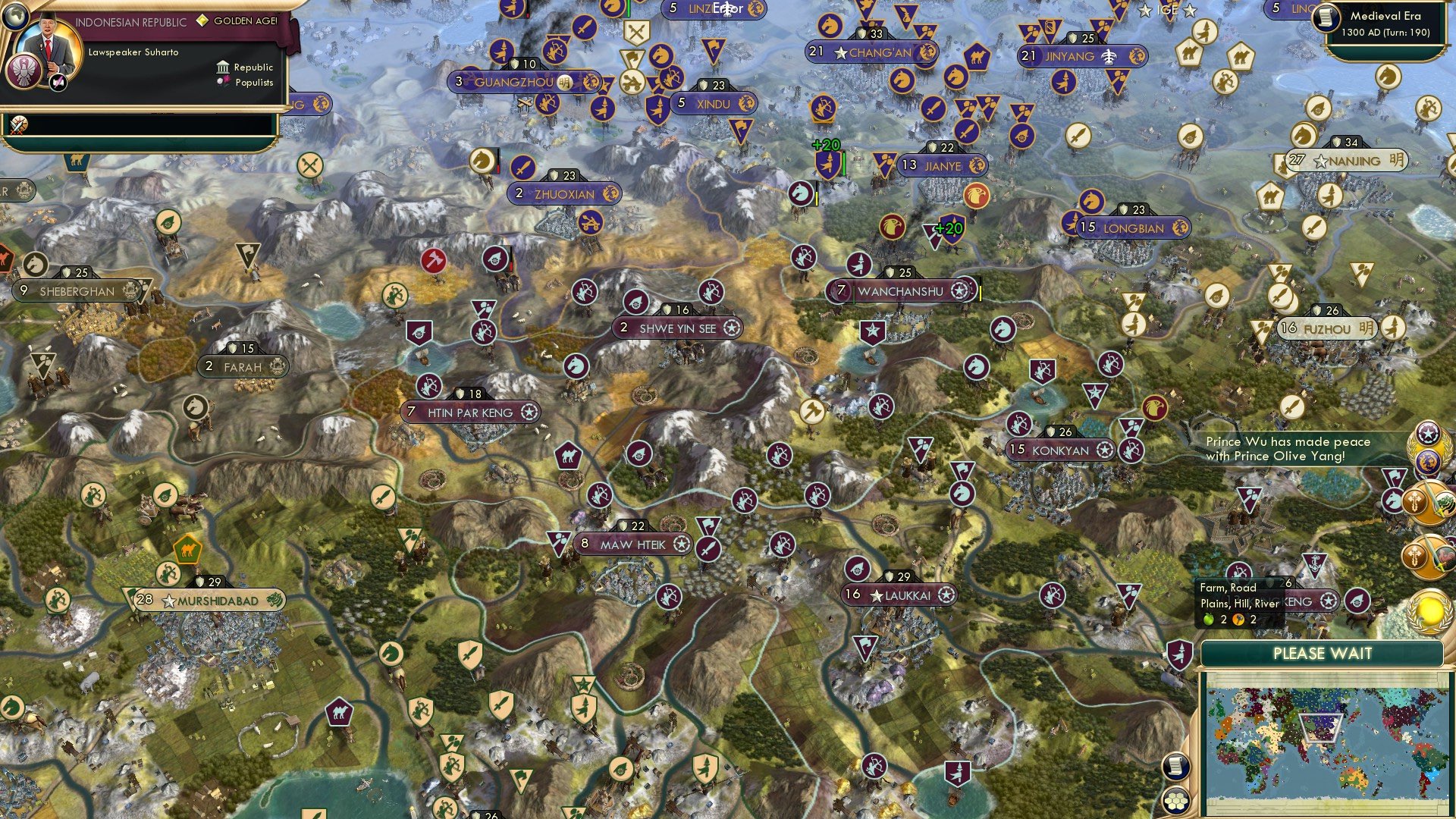Click the Prince Wu peace notification text

(1289, 448)
